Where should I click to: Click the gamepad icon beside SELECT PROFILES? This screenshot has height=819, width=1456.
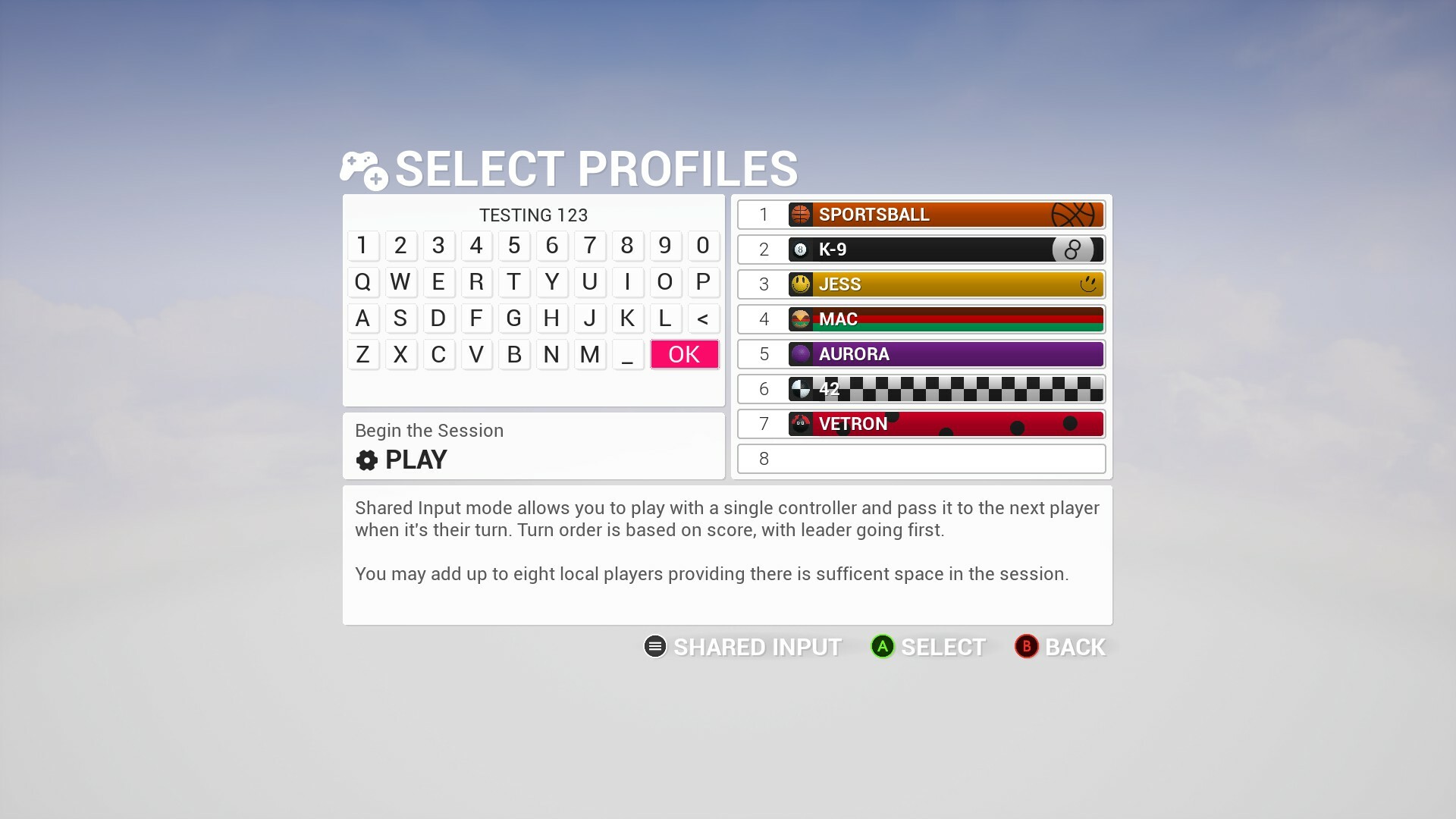[362, 168]
